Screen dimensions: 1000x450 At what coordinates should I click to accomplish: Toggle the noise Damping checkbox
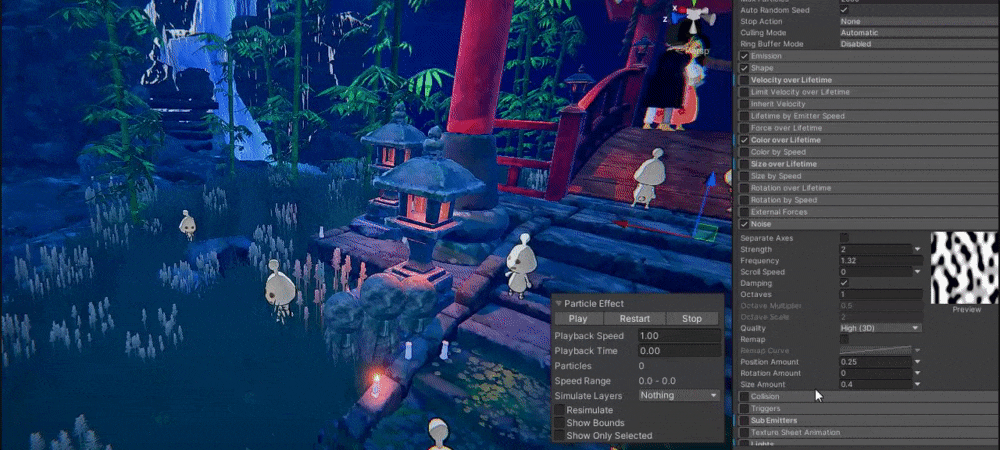pos(844,284)
